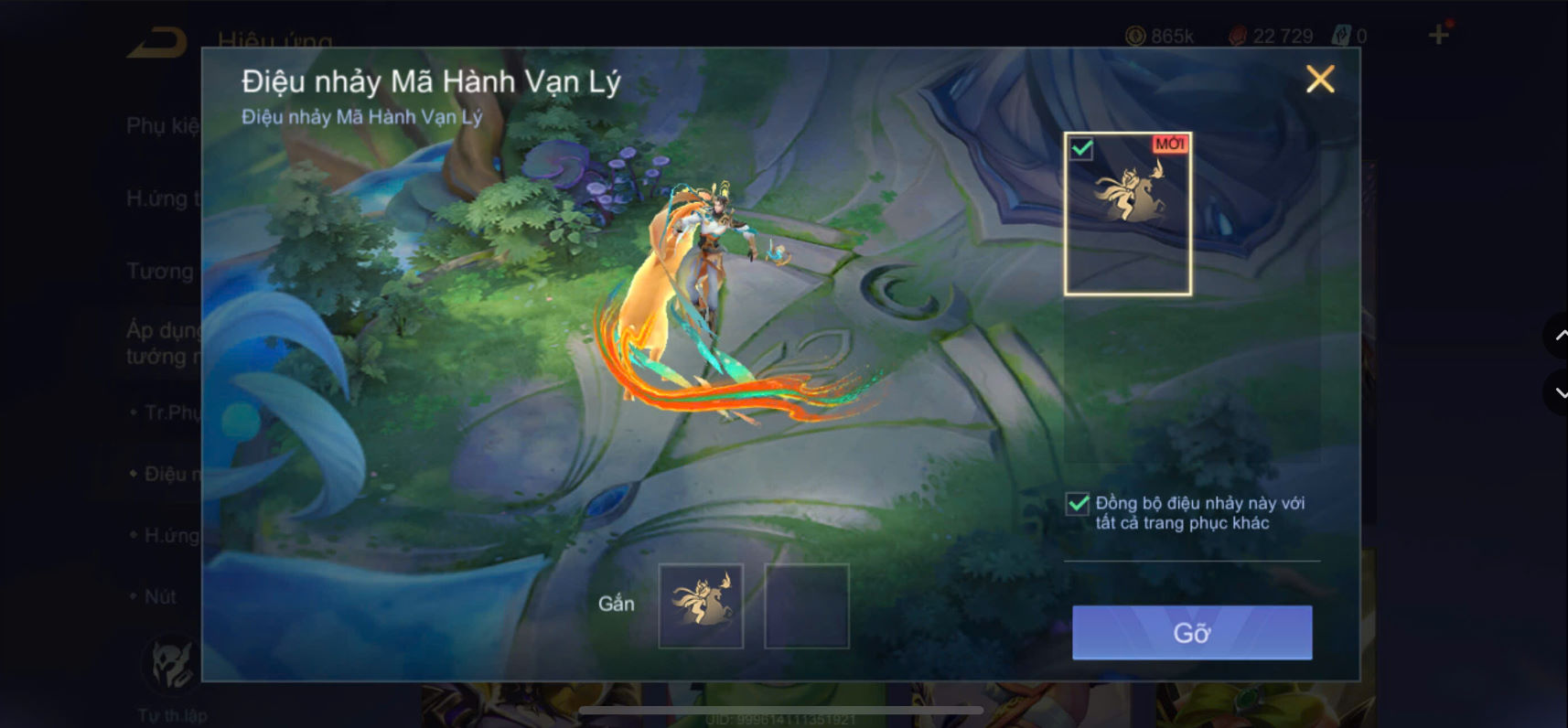Click the empty attachment slot next to Gắn
Image resolution: width=1568 pixels, height=728 pixels.
click(x=806, y=605)
